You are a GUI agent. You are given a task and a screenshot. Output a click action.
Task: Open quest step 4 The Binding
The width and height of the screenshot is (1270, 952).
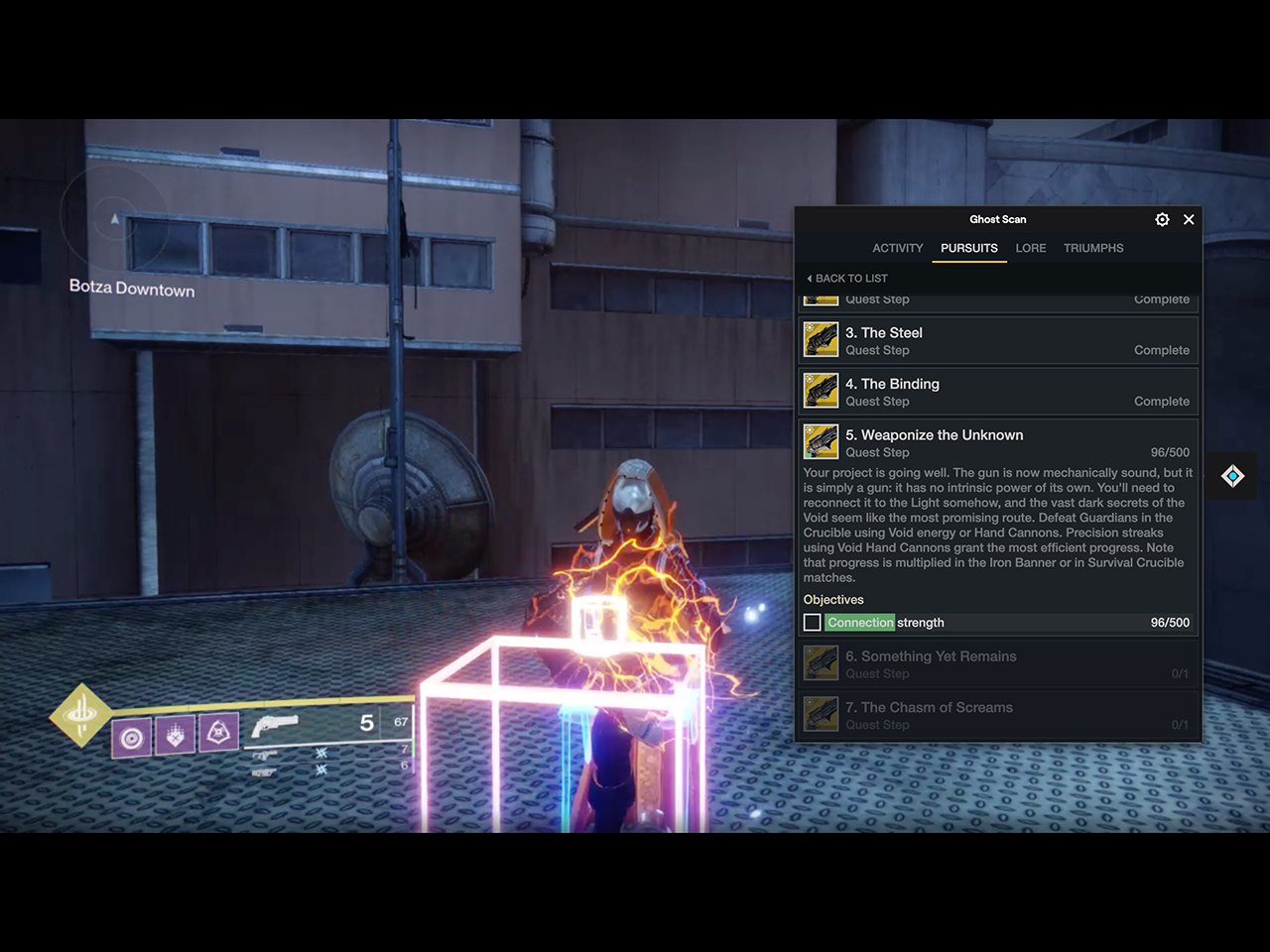click(x=997, y=392)
